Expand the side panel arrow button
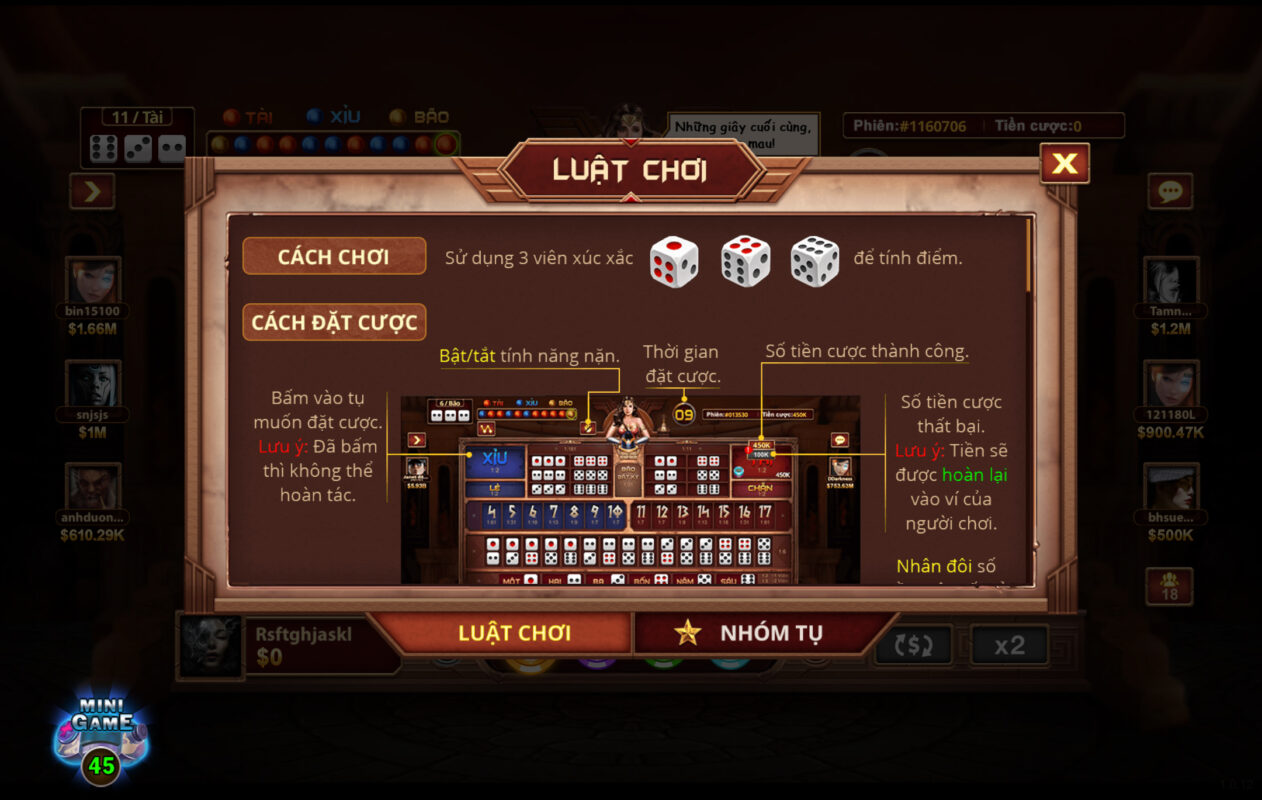The width and height of the screenshot is (1262, 800). [x=92, y=191]
